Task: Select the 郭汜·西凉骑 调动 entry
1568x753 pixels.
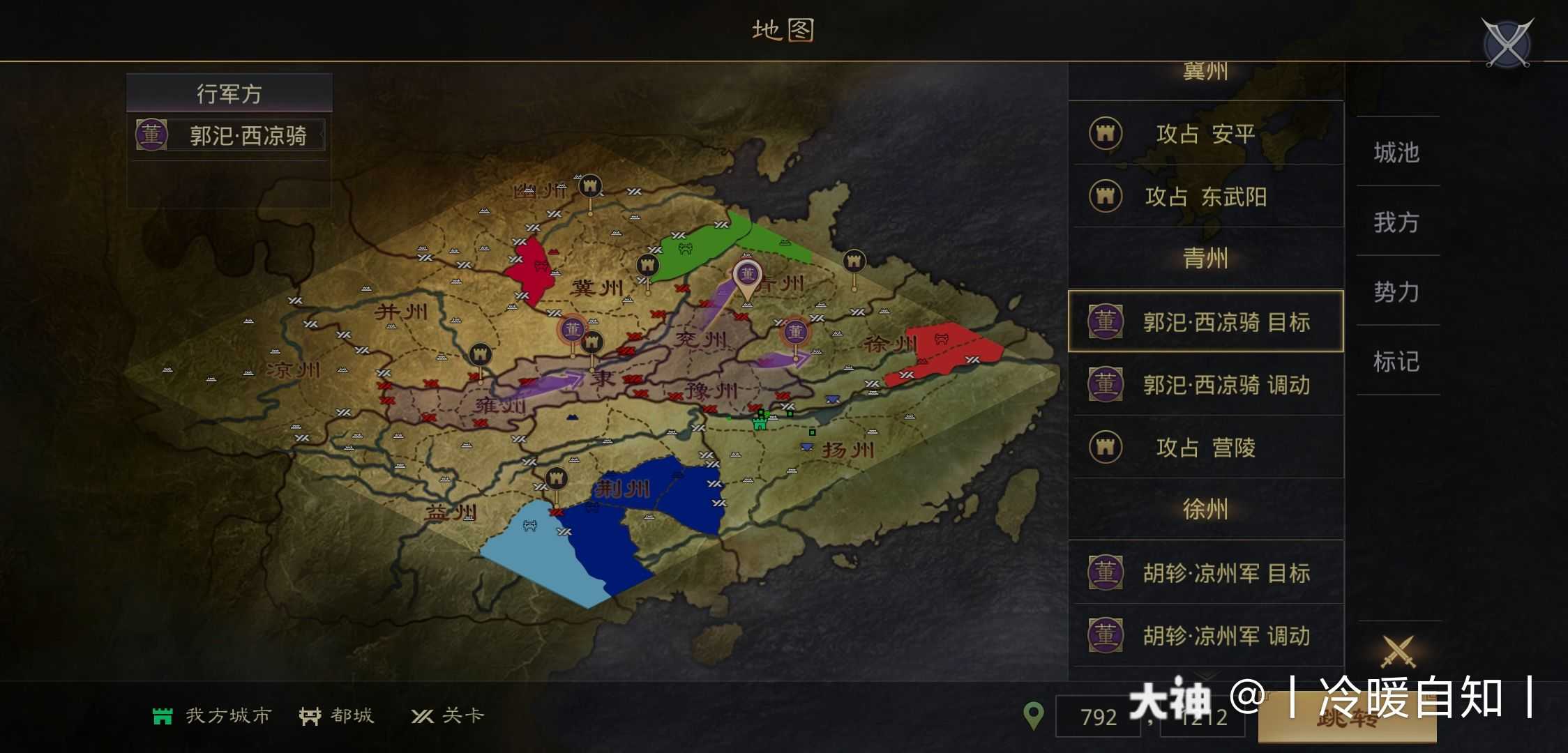Action: point(1205,385)
